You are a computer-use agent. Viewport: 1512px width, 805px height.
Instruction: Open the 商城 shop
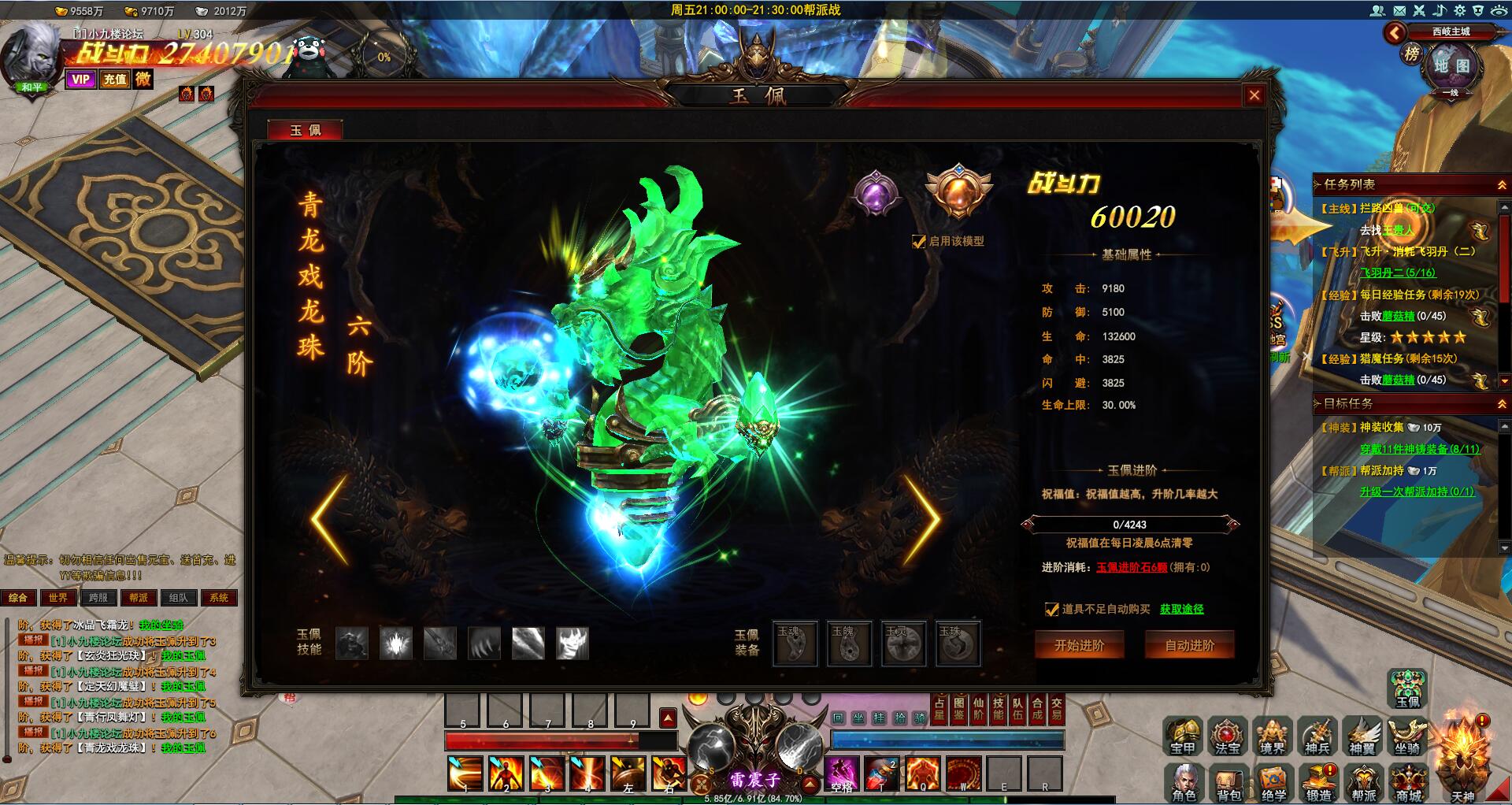click(x=1409, y=783)
